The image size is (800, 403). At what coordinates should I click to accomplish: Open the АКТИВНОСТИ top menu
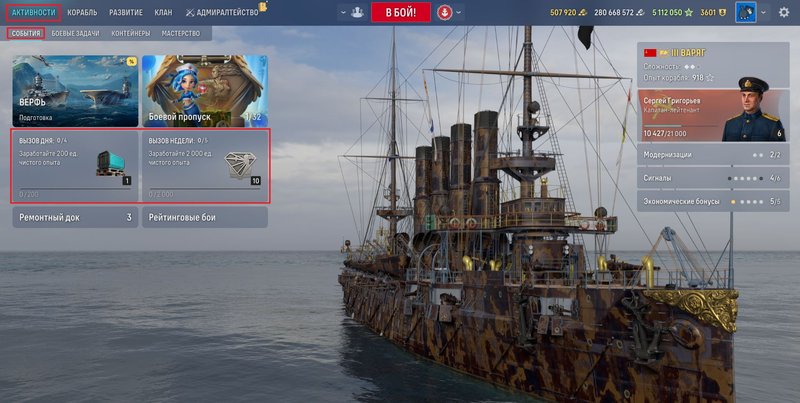tap(33, 12)
